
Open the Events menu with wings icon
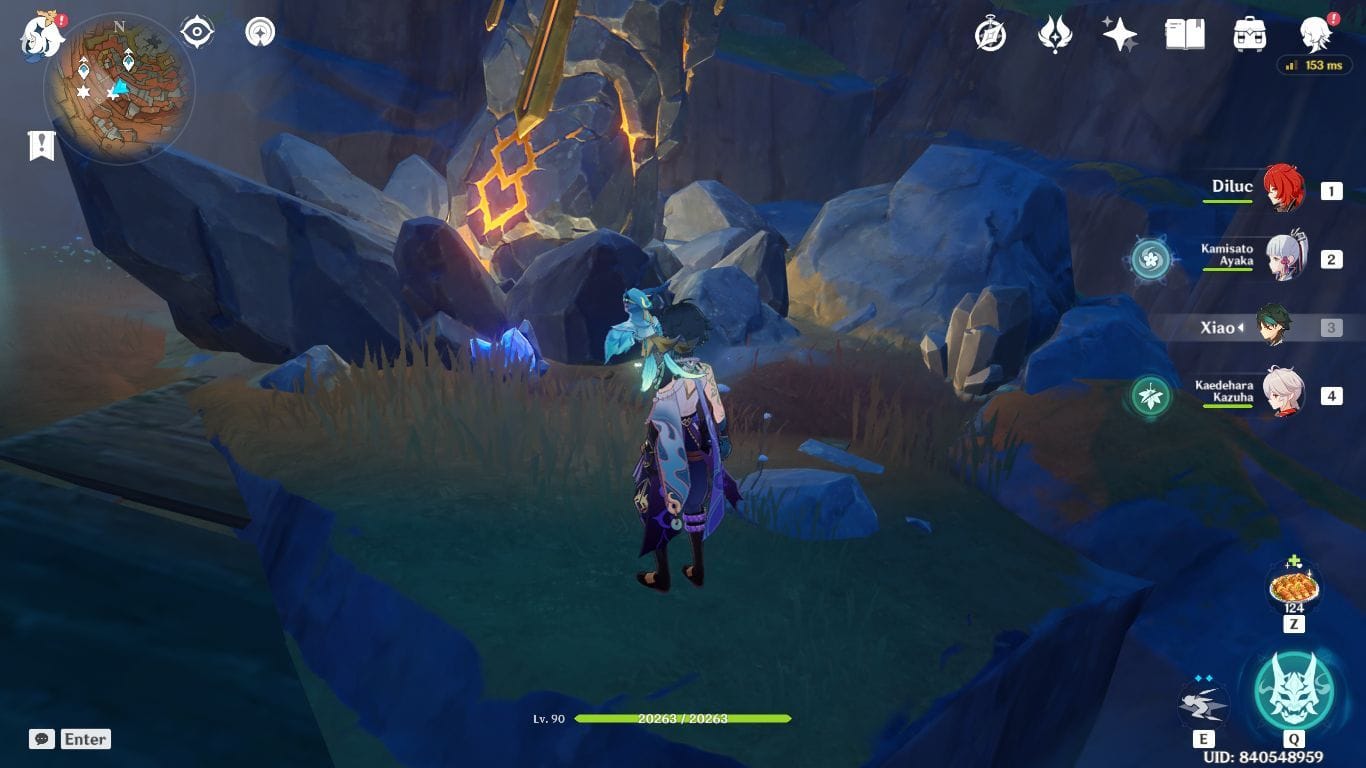point(1057,33)
